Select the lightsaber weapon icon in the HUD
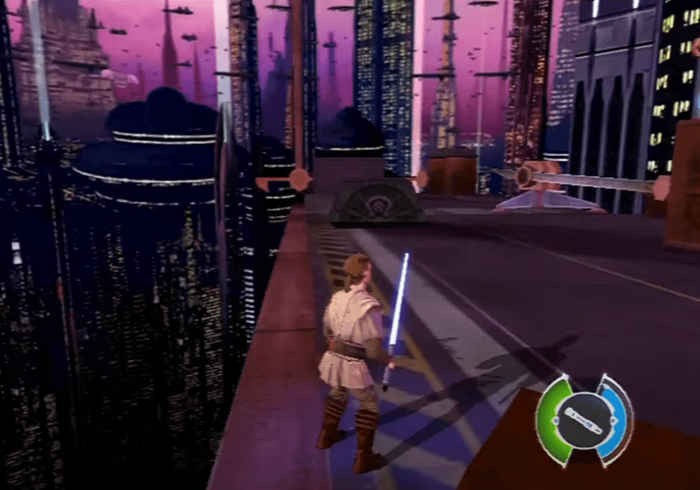The image size is (700, 490). click(x=584, y=420)
